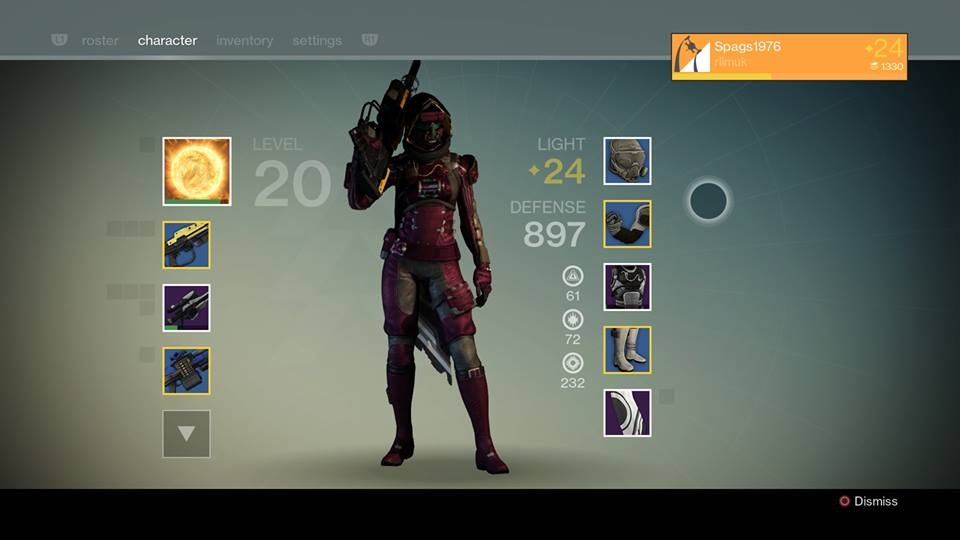Expand the down arrow tile
The width and height of the screenshot is (960, 540).
(187, 434)
